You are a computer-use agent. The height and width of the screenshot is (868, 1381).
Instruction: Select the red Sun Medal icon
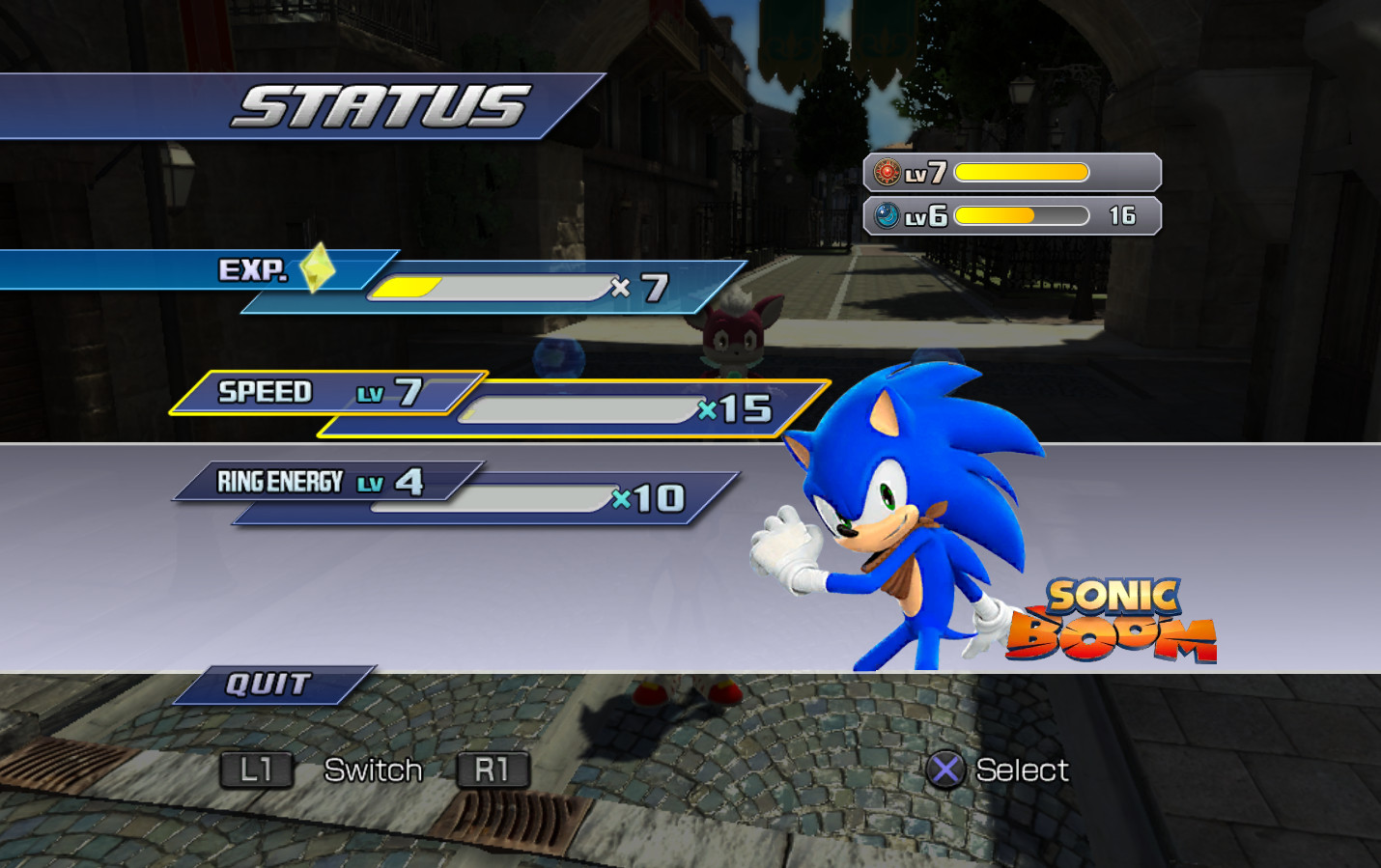(x=885, y=172)
